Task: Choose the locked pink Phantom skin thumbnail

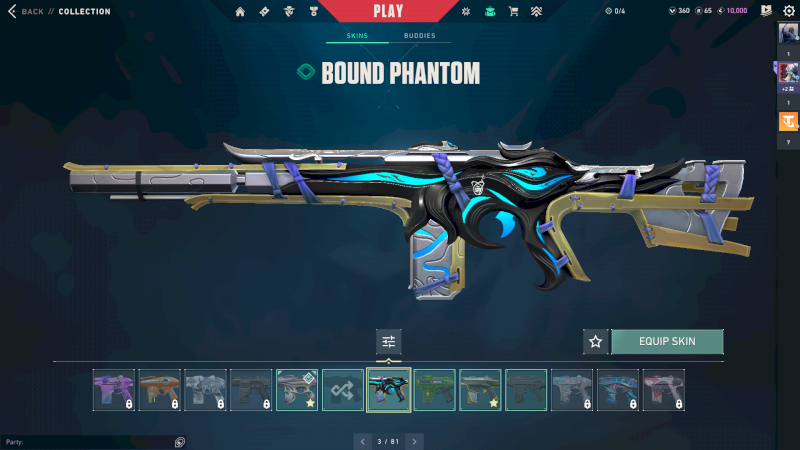Action: click(x=663, y=390)
